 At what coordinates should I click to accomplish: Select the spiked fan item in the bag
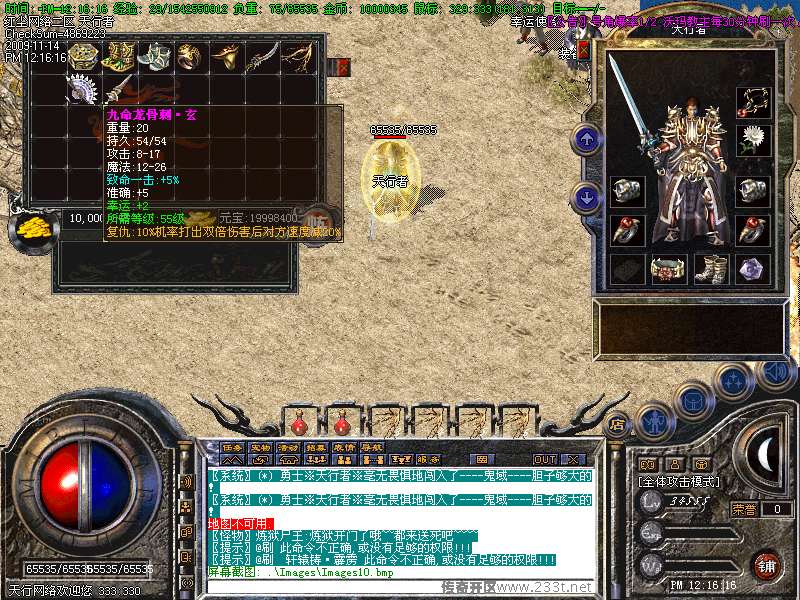(x=80, y=89)
